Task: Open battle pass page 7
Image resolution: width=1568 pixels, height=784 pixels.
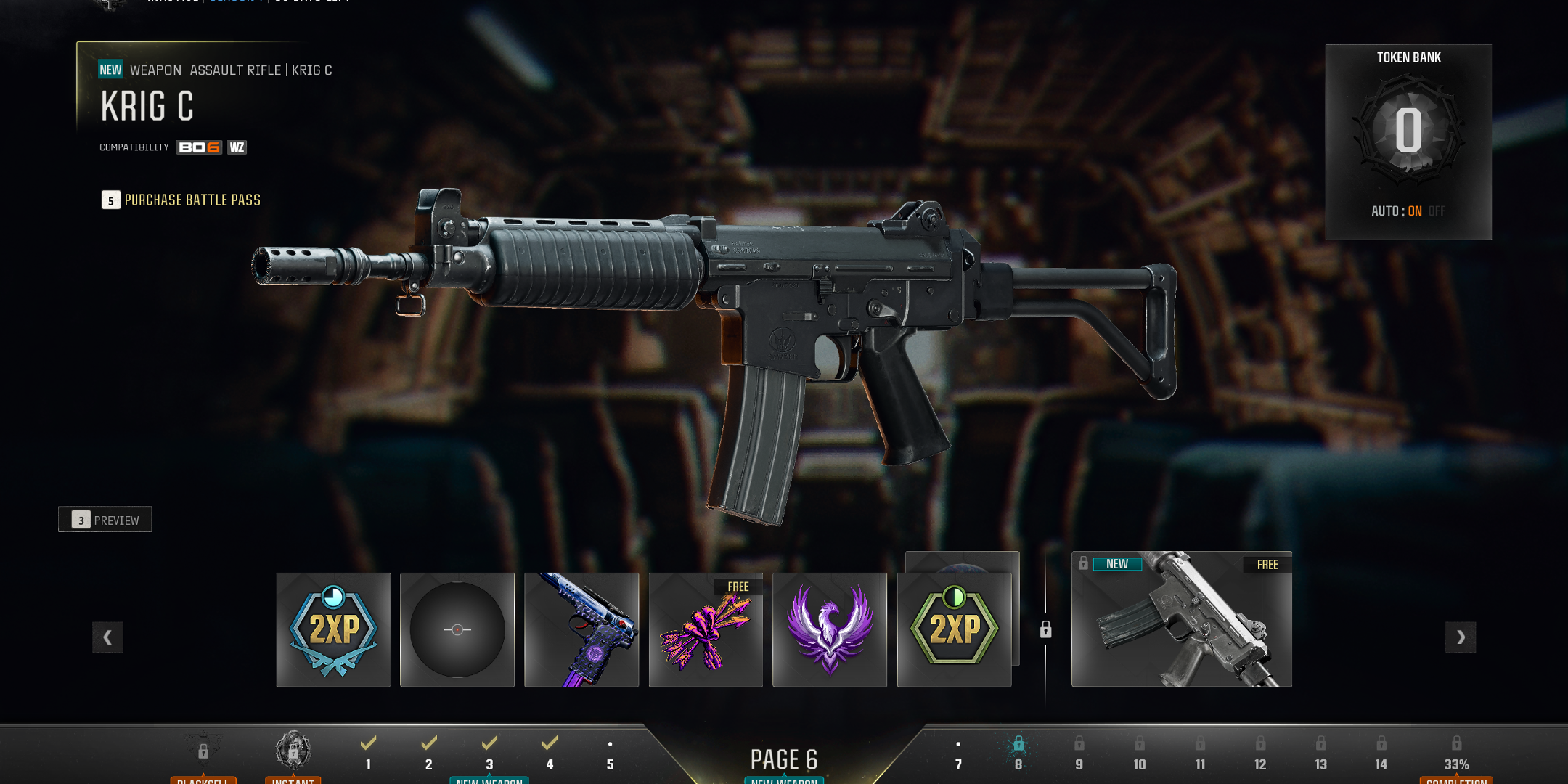Action: coord(958,755)
